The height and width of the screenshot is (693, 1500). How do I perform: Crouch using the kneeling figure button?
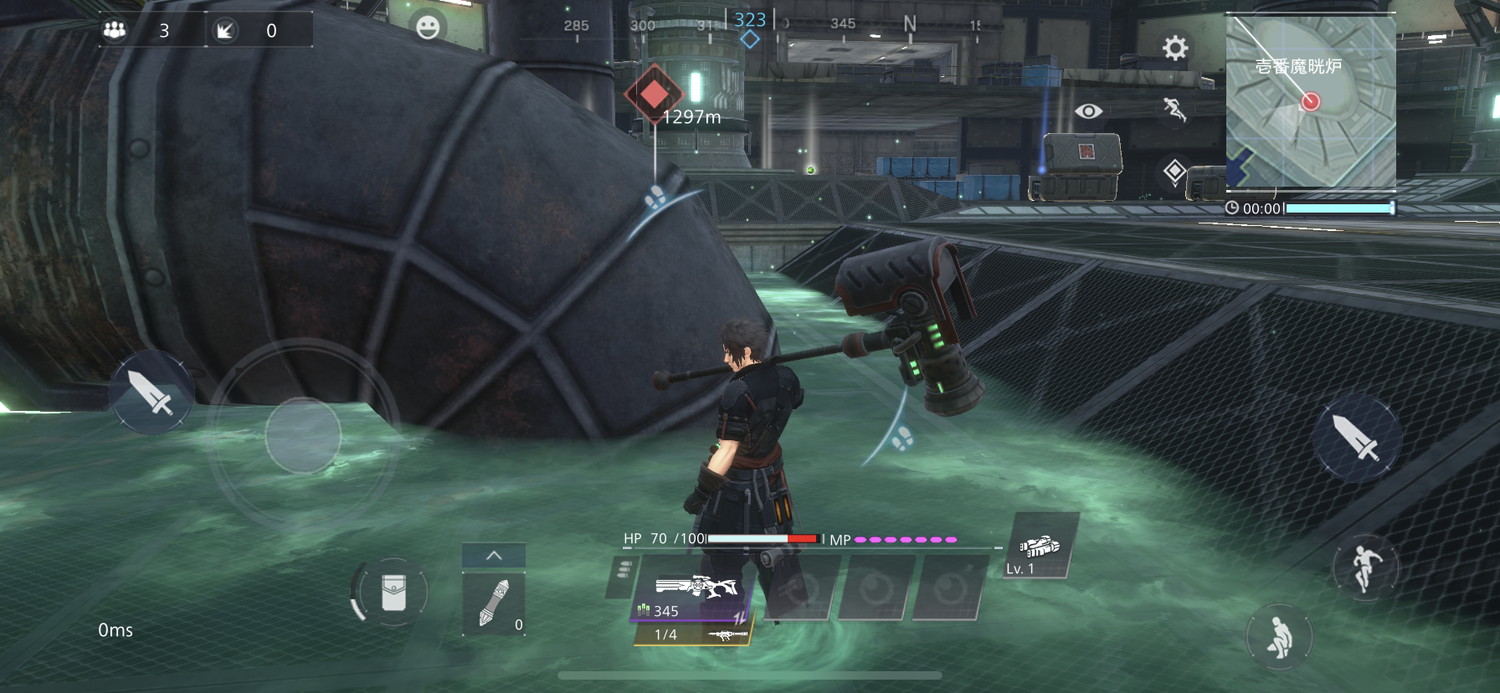pyautogui.click(x=1279, y=636)
